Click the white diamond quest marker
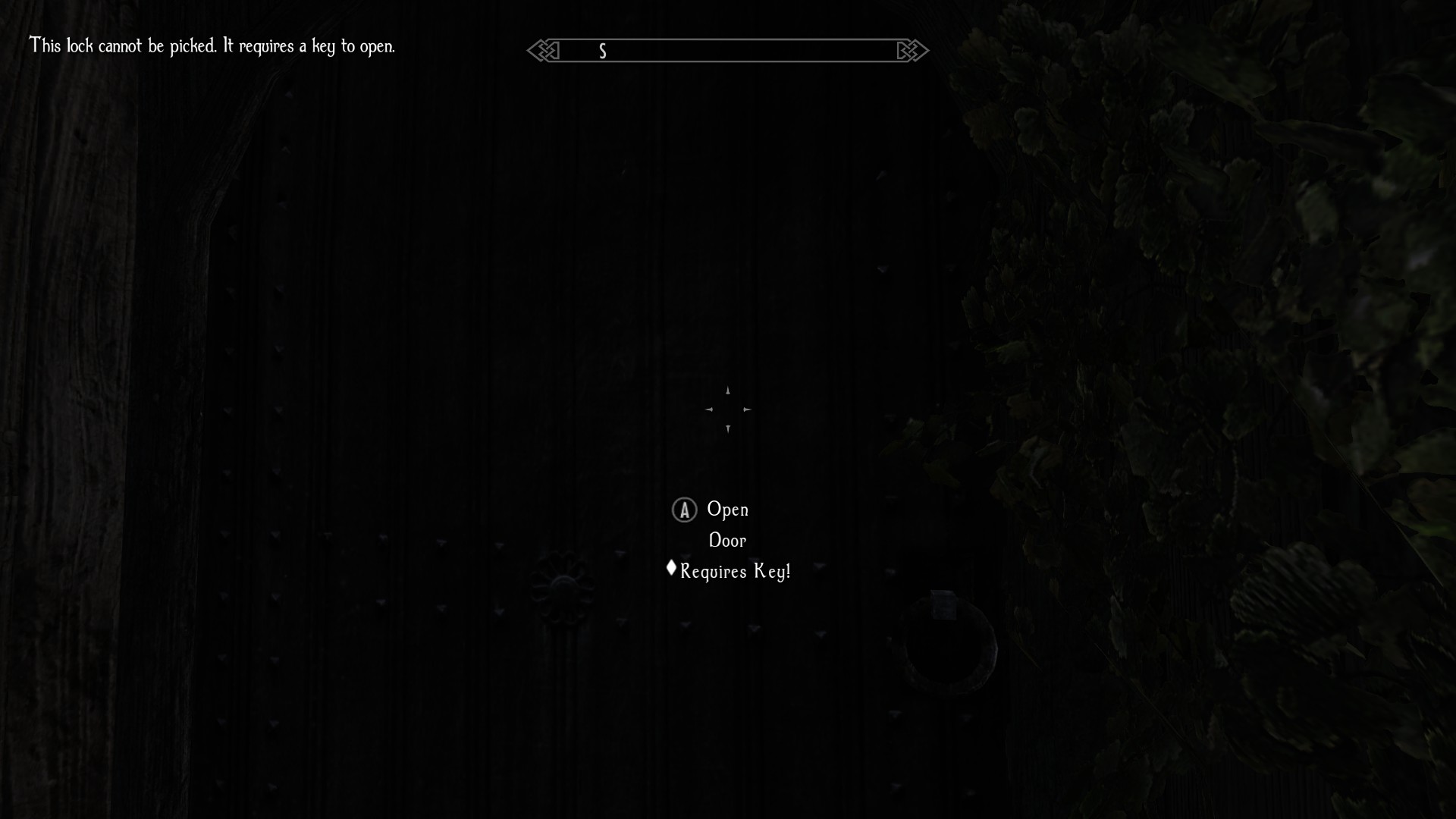 click(x=670, y=569)
